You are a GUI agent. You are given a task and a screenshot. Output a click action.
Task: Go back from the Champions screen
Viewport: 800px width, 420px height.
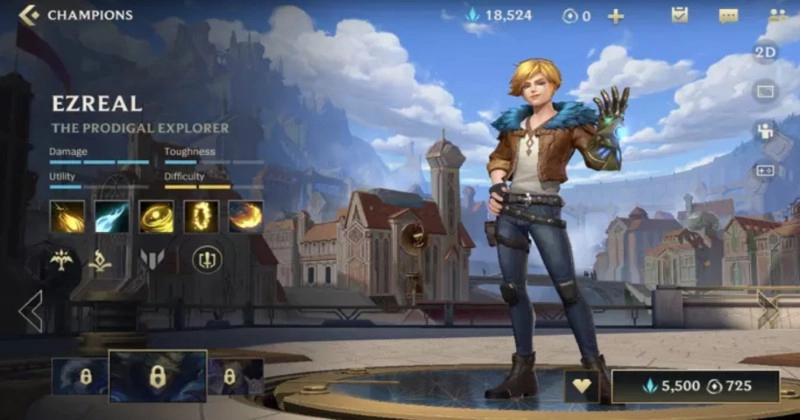30,15
